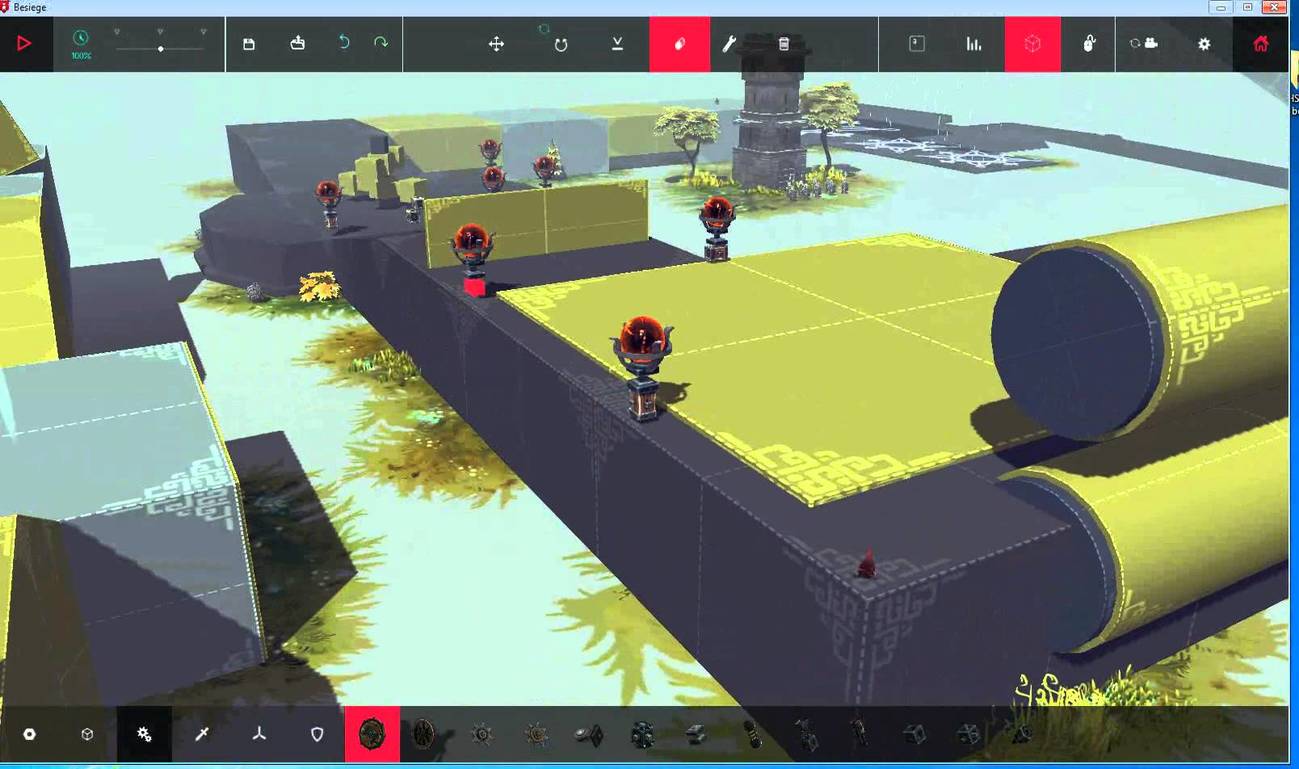This screenshot has height=769, width=1299.
Task: Open the Basic blocks category tab
Action: (87, 734)
